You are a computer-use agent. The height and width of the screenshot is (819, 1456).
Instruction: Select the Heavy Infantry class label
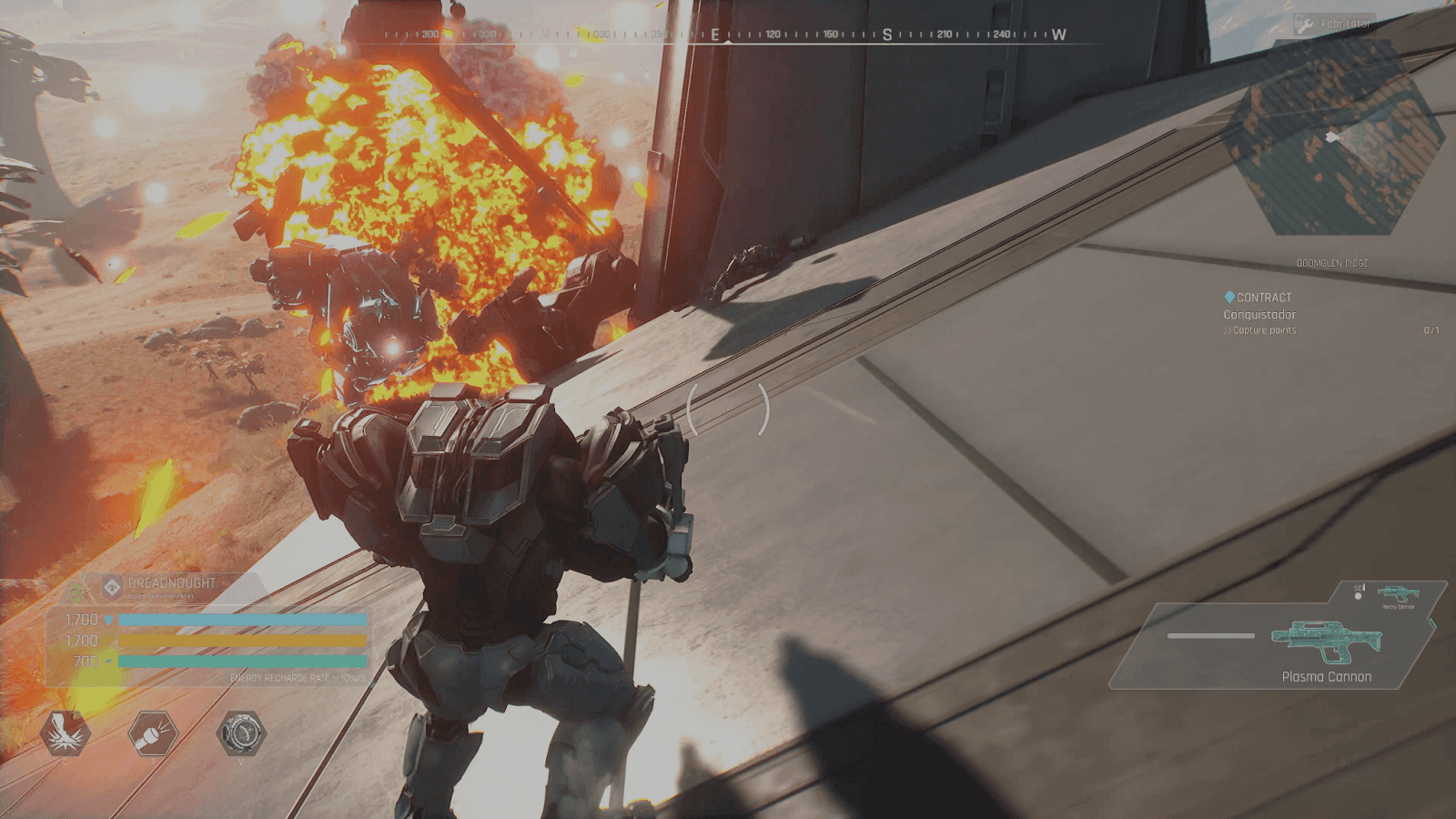[x=161, y=595]
